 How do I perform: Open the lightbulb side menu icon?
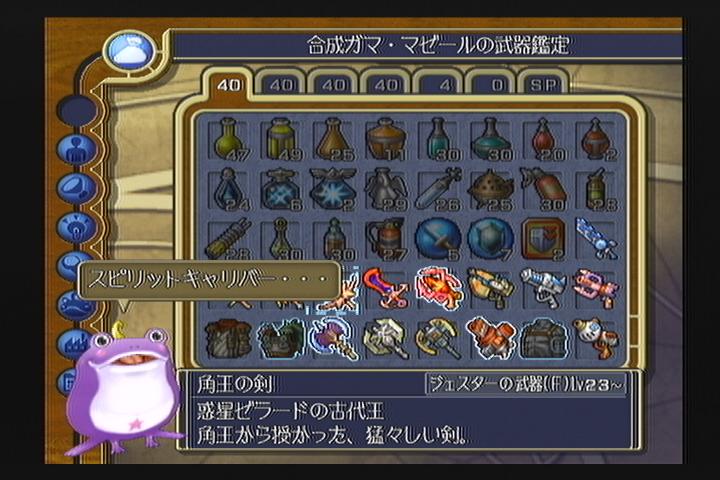pos(76,227)
